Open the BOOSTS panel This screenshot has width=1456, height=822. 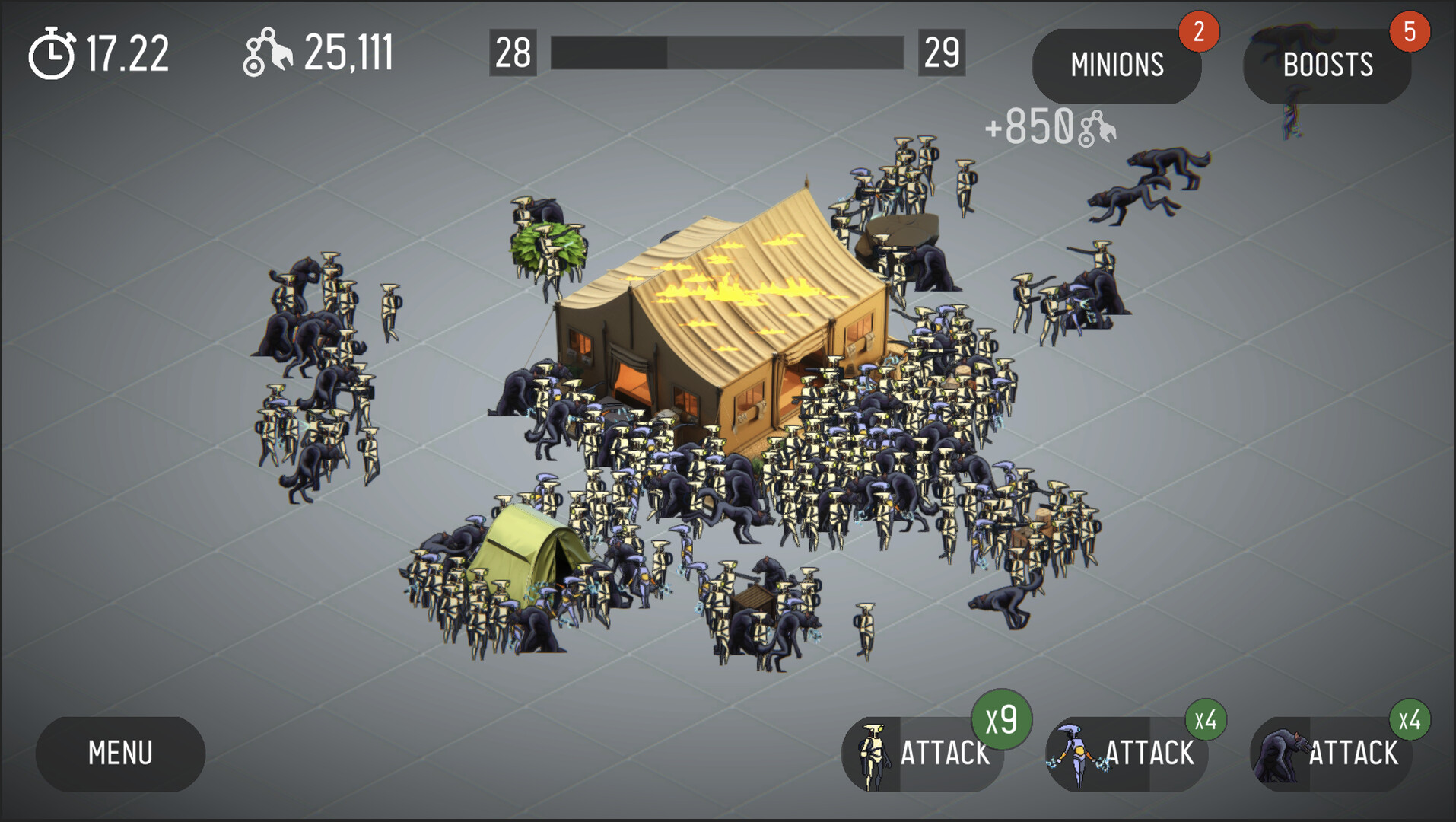click(x=1327, y=64)
